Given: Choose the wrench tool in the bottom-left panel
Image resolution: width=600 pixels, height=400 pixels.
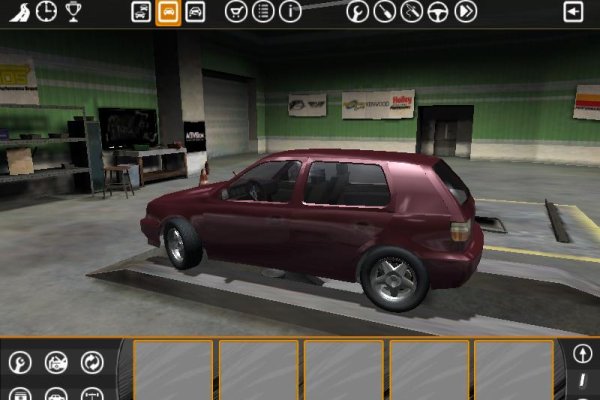Looking at the screenshot, I should (20, 362).
